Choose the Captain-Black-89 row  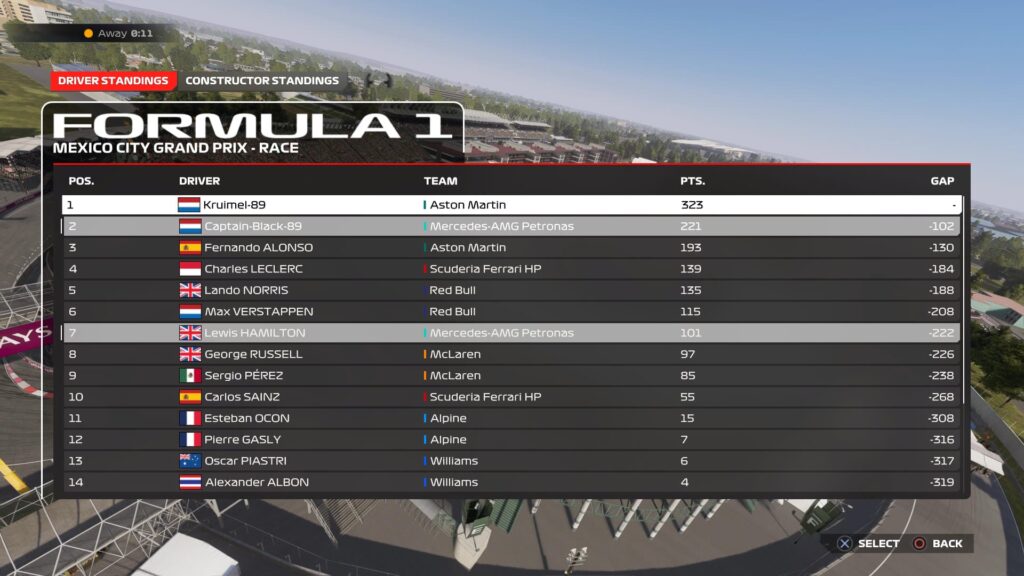tap(511, 226)
